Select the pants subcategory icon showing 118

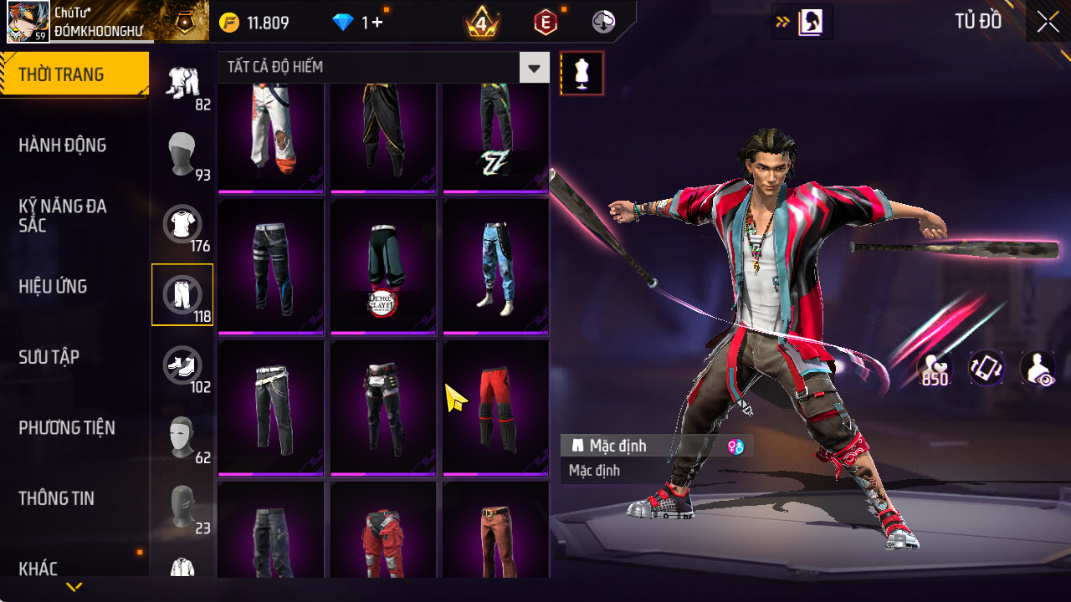point(182,294)
